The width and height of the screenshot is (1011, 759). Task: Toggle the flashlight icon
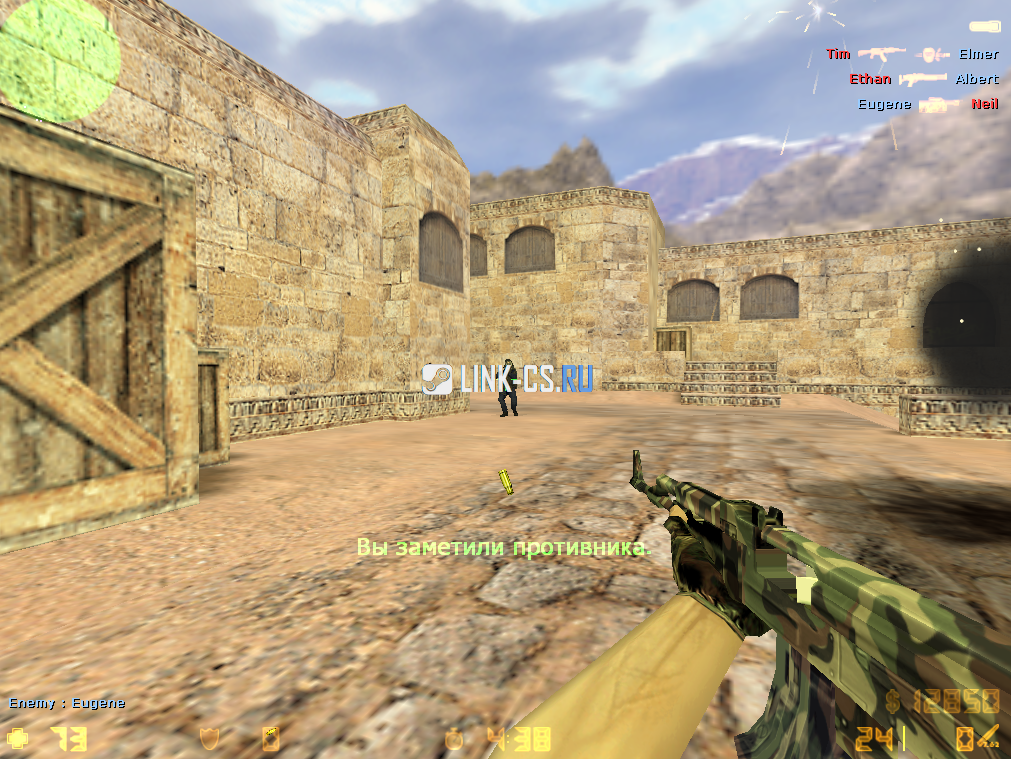[x=984, y=26]
